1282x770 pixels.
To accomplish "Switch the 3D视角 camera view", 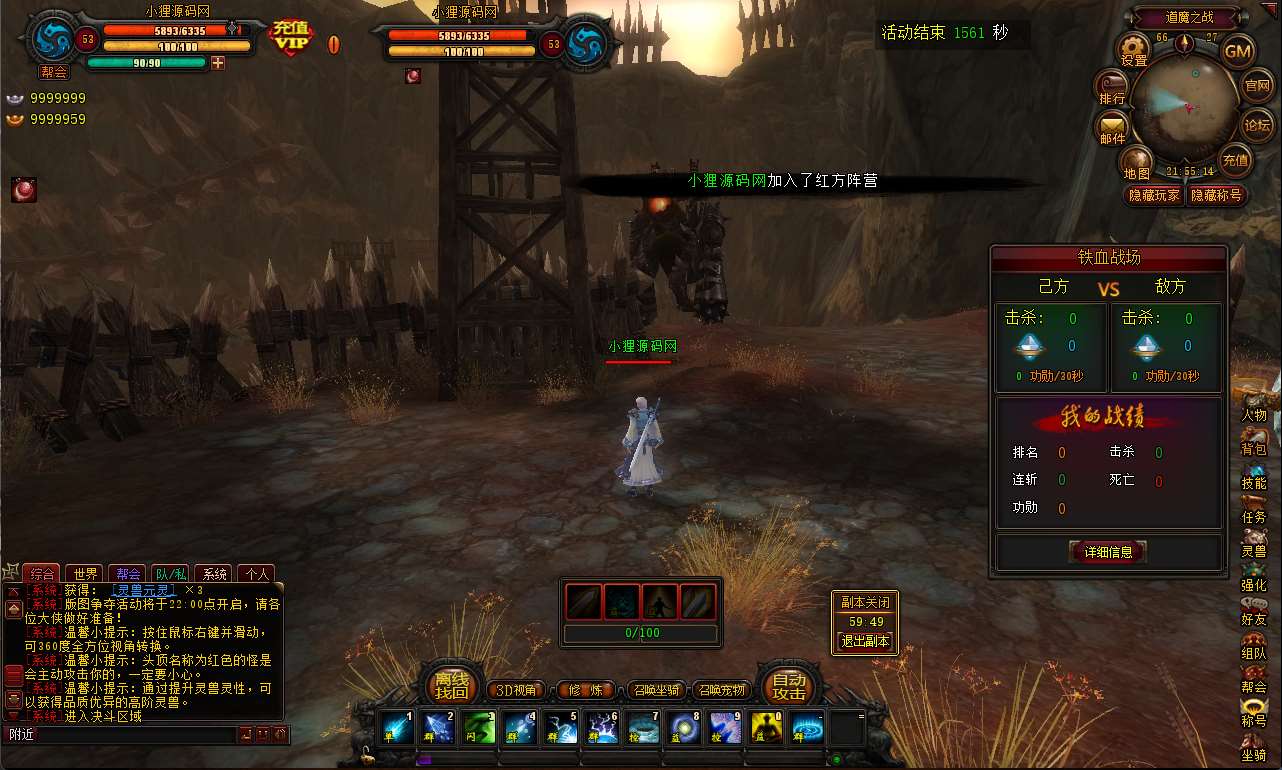I will [517, 690].
